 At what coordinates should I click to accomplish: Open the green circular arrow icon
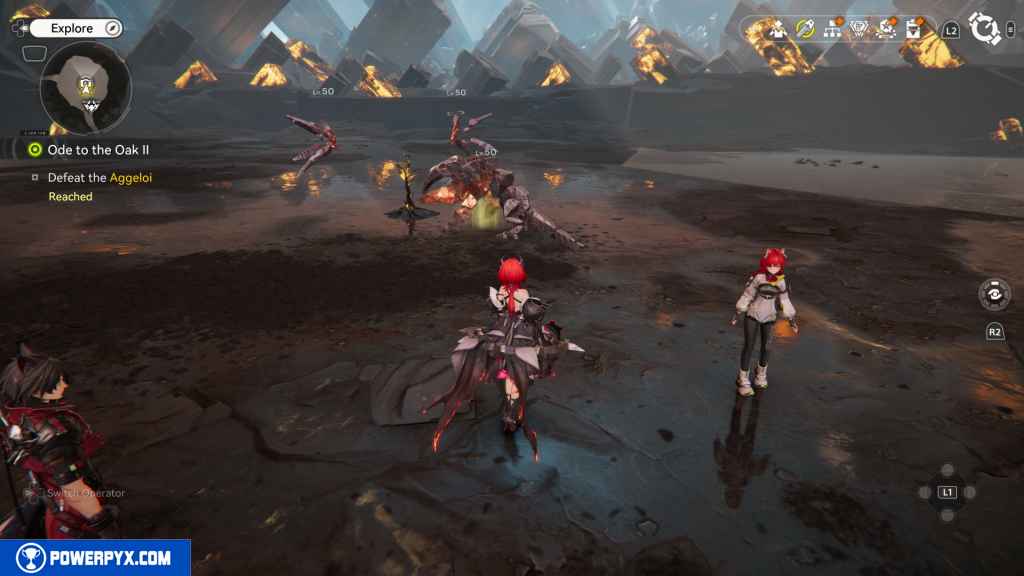[x=805, y=29]
